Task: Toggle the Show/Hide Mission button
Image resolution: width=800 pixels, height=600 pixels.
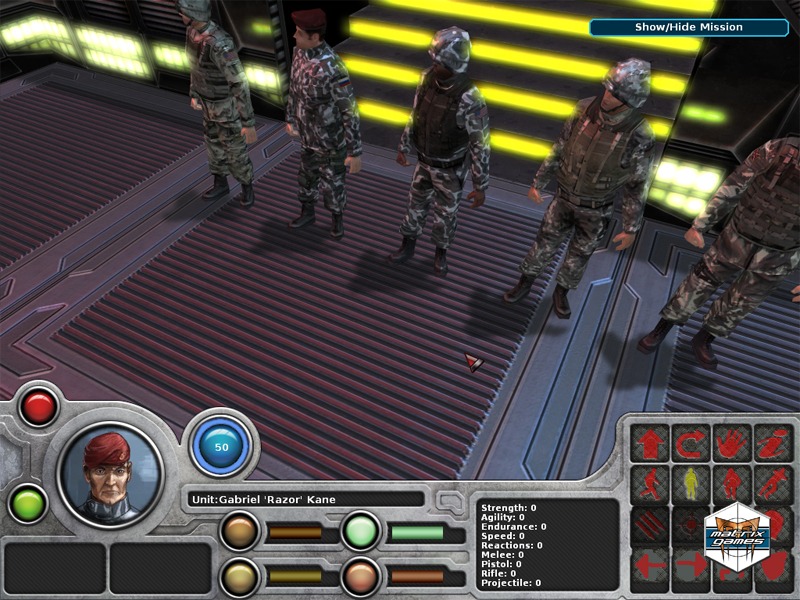Action: click(688, 27)
